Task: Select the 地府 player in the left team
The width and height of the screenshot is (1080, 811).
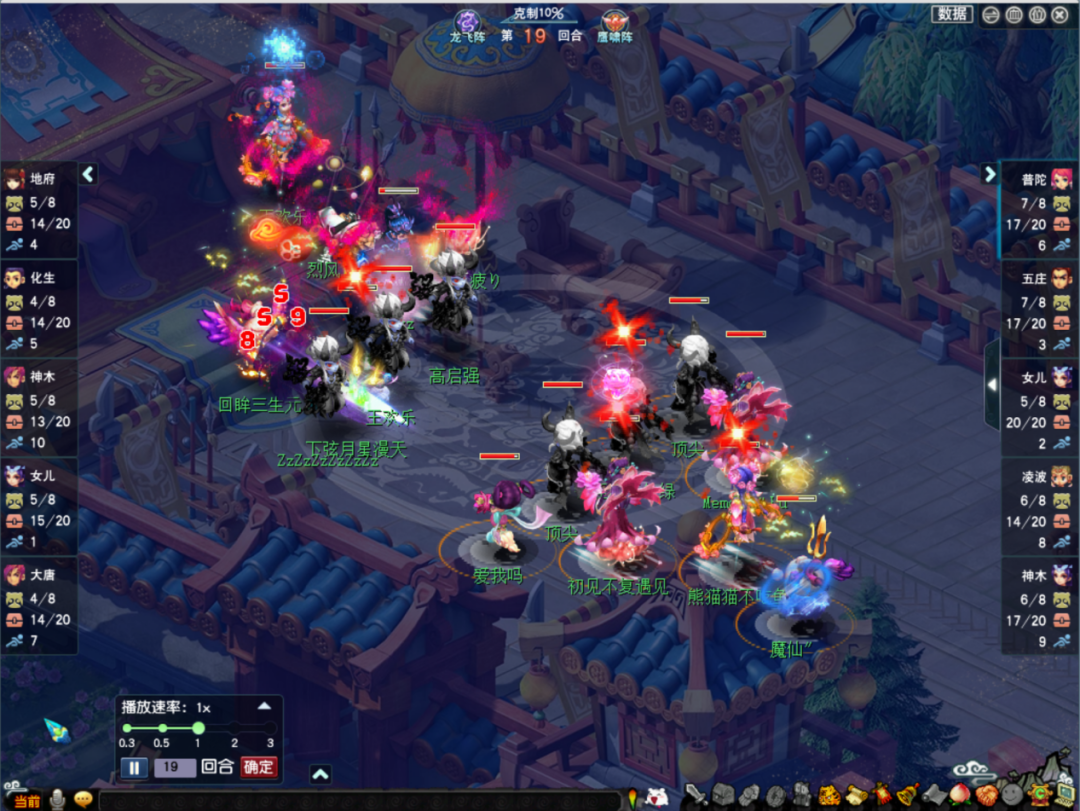Action: pyautogui.click(x=38, y=180)
